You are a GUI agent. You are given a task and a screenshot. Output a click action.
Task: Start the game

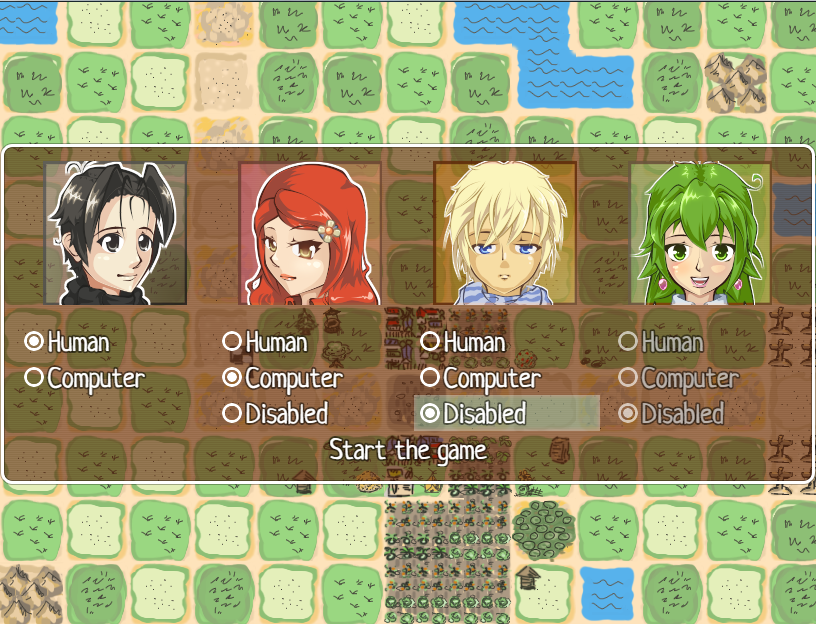tap(408, 450)
